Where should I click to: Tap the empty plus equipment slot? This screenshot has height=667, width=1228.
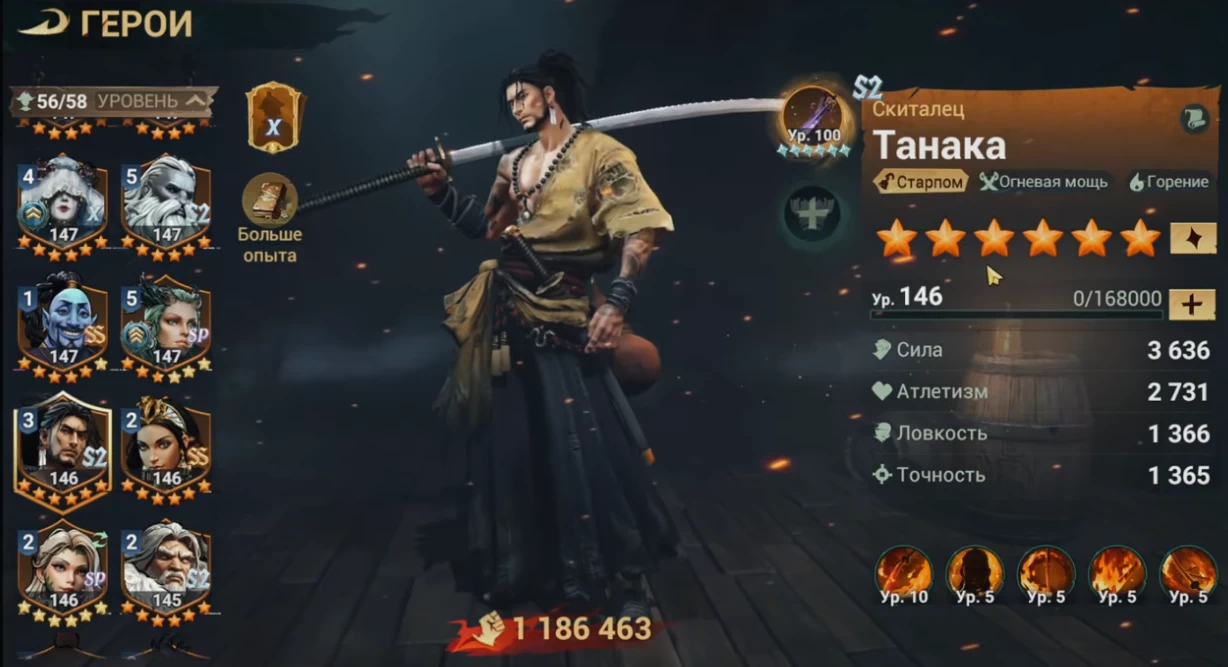coord(811,212)
